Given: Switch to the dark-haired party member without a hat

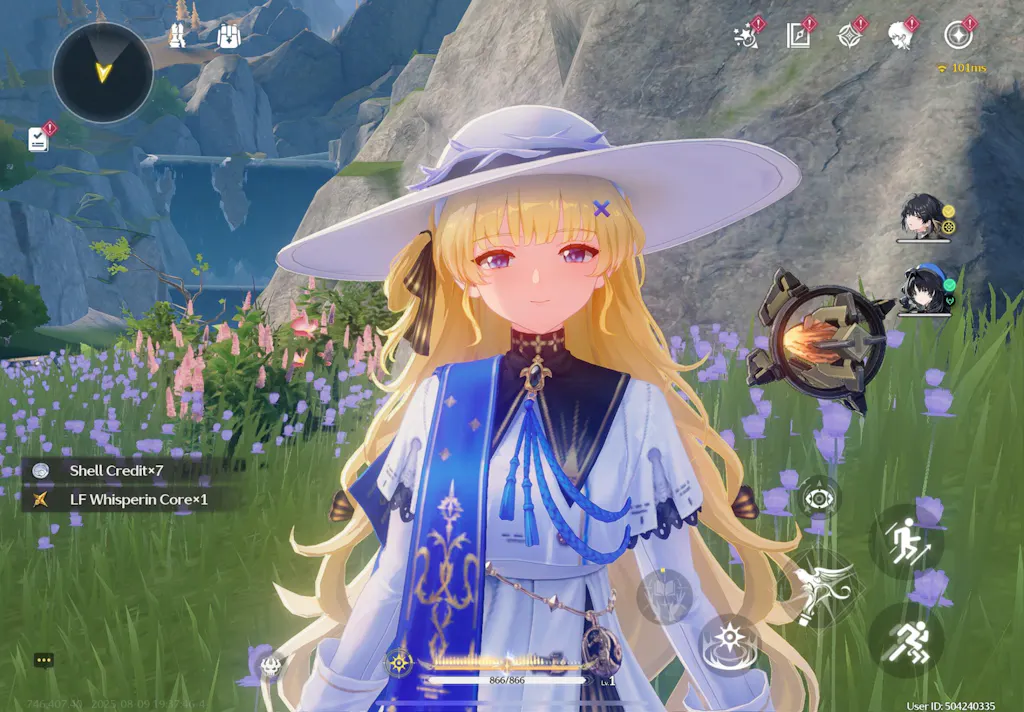Looking at the screenshot, I should tap(921, 217).
